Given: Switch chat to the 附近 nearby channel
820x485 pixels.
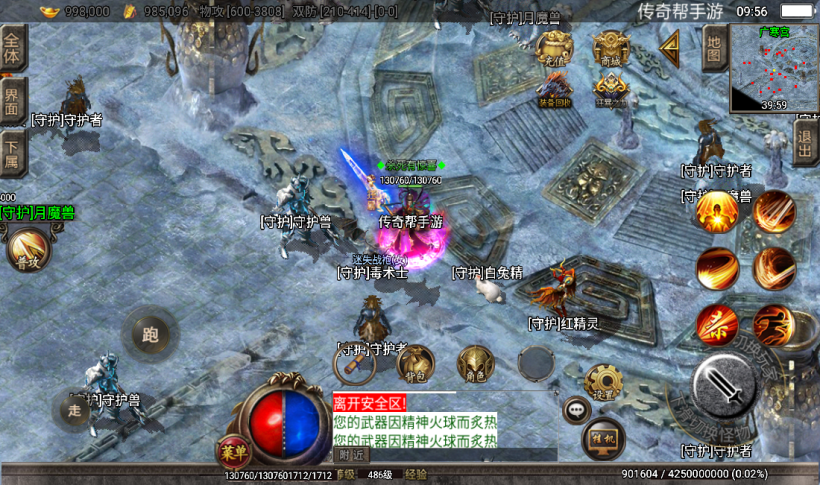Looking at the screenshot, I should pyautogui.click(x=351, y=455).
